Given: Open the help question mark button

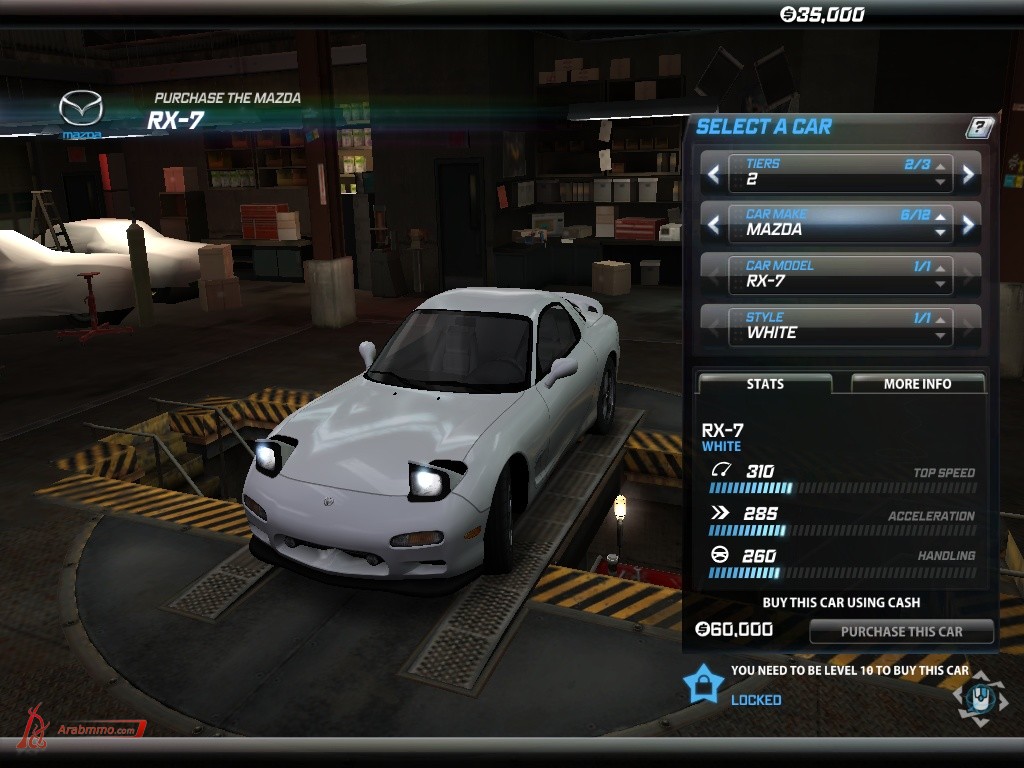Looking at the screenshot, I should (x=980, y=127).
